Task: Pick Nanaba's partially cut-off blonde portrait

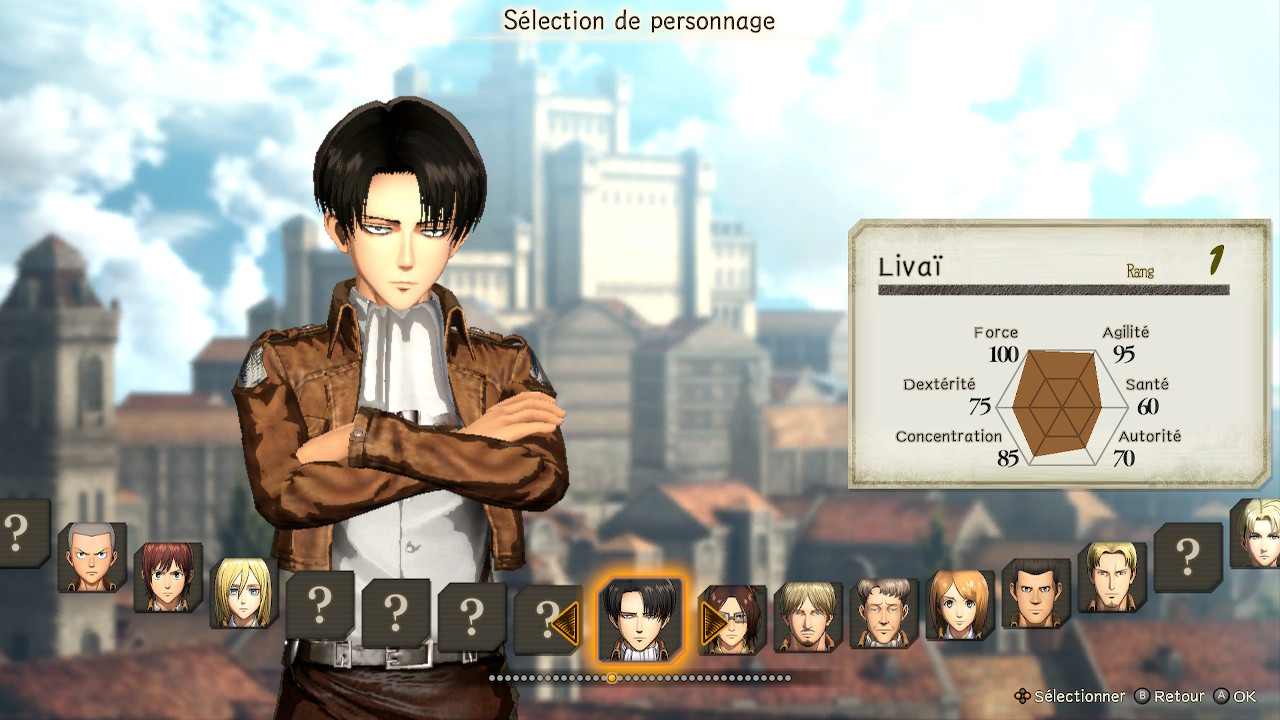Action: pos(1256,533)
